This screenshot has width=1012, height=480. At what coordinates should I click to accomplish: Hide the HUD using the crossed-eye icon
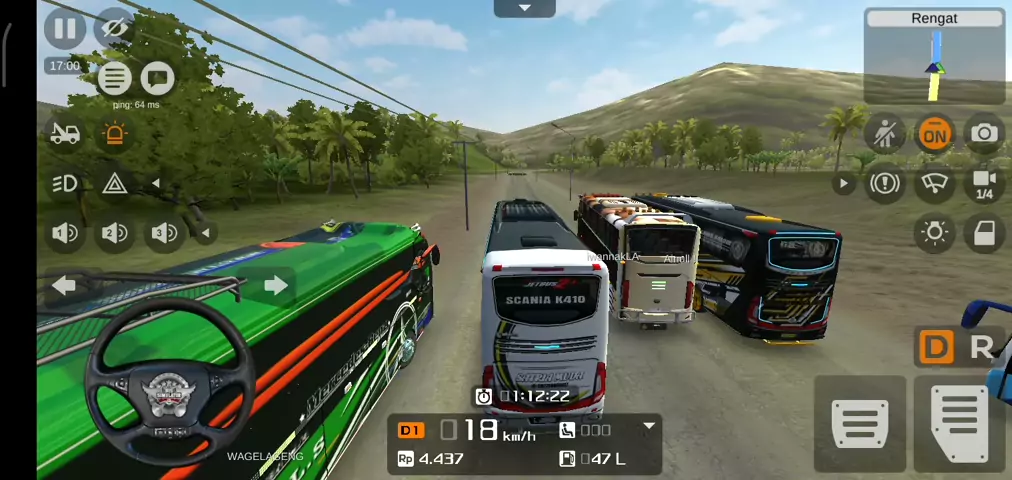tap(114, 28)
